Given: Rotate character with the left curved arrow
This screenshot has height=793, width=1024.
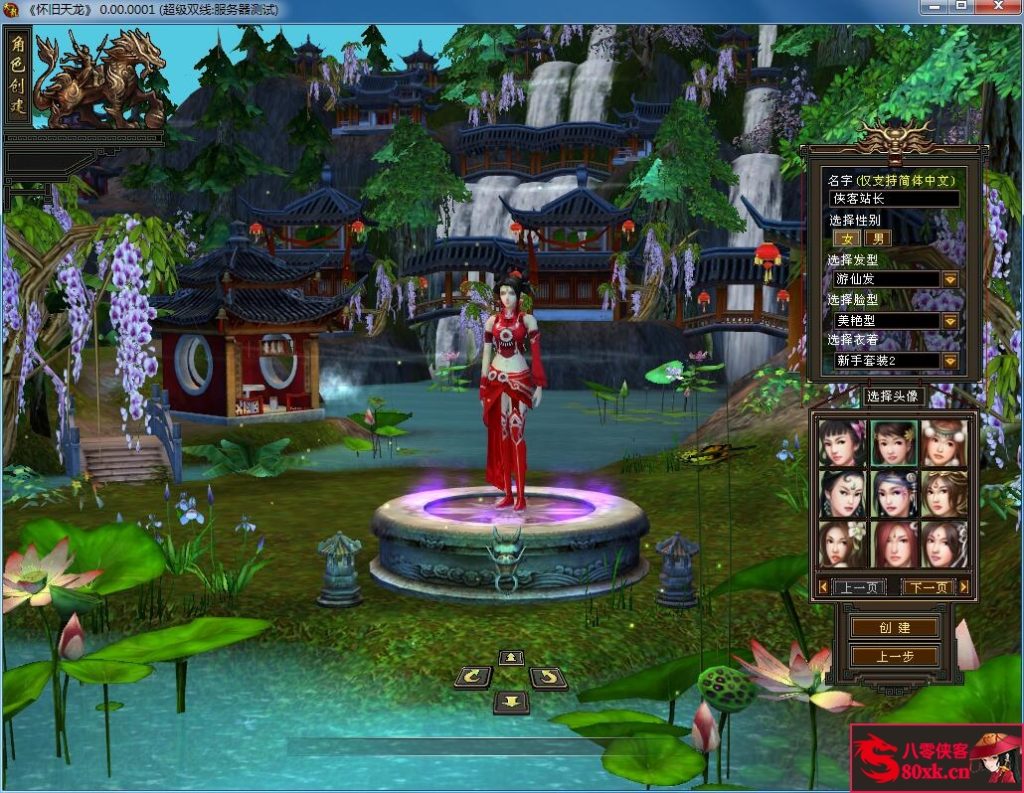Looking at the screenshot, I should point(473,678).
